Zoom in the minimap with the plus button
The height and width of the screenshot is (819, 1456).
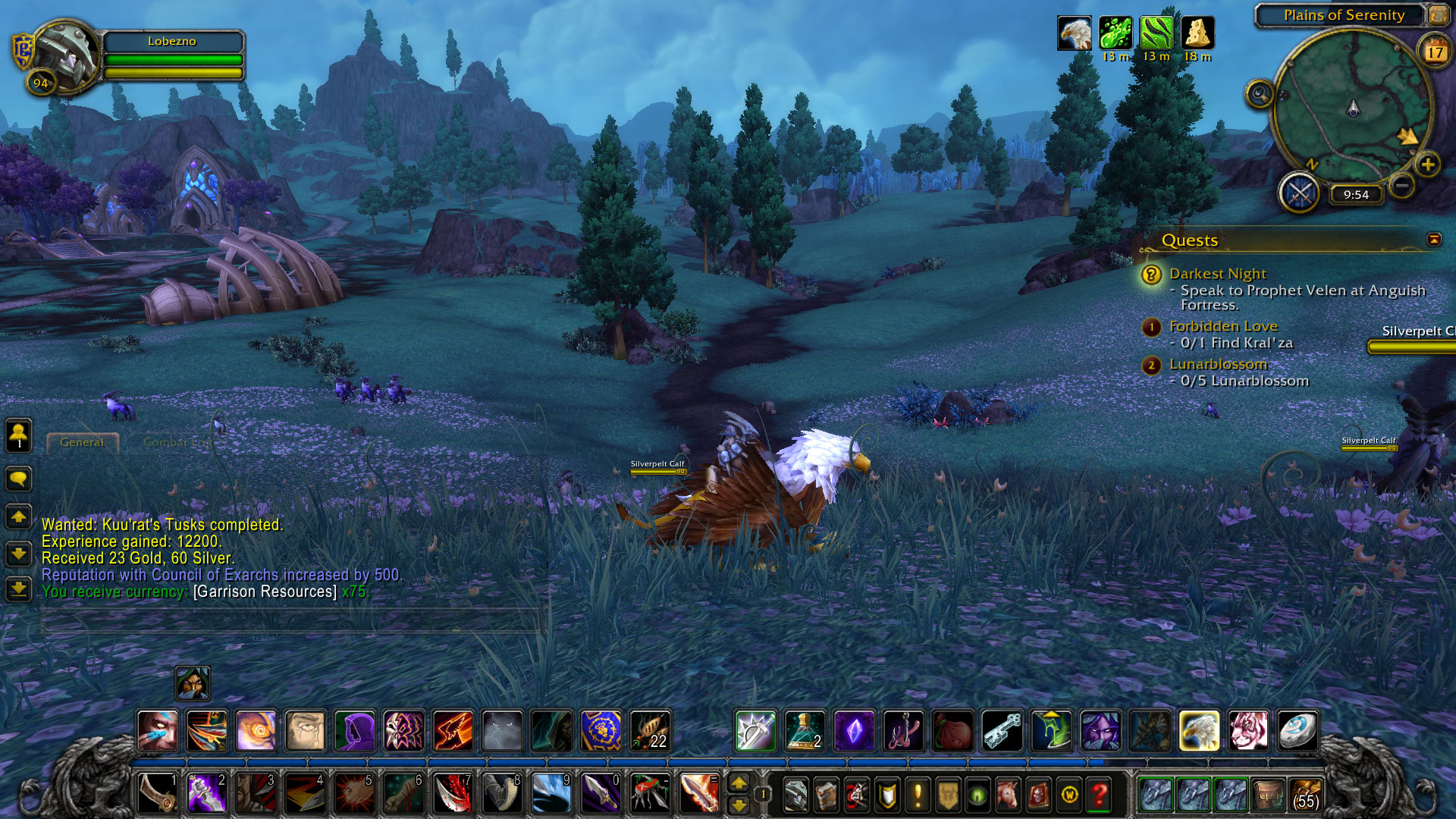(1427, 165)
